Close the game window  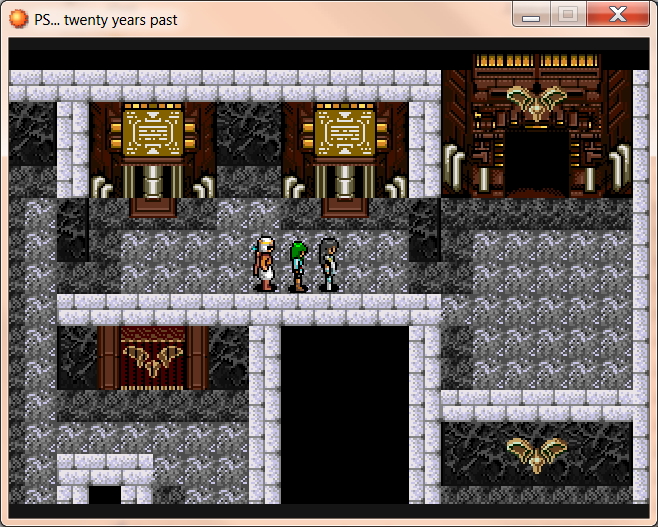coord(618,14)
